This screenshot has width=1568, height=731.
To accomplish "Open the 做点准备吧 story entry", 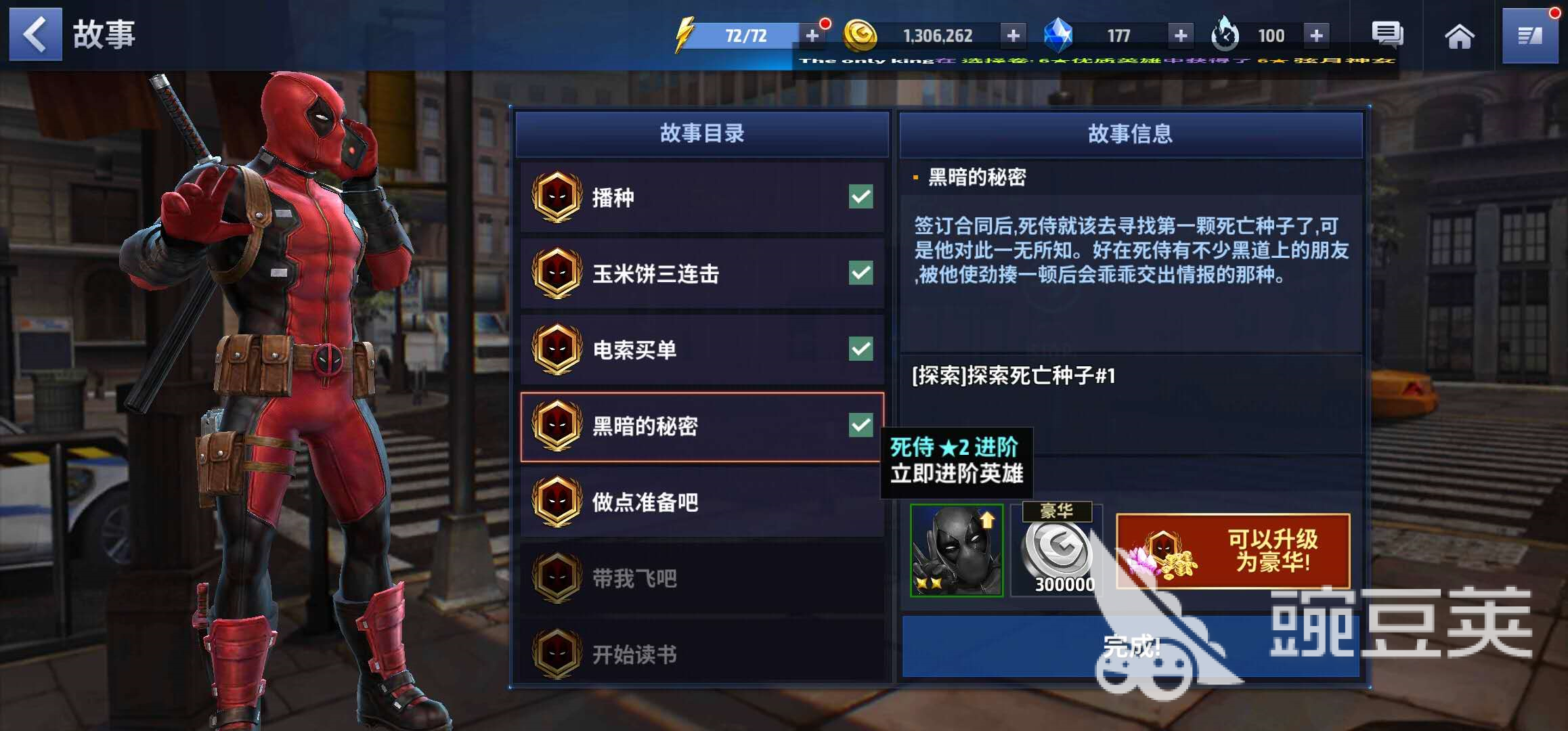I will [702, 502].
